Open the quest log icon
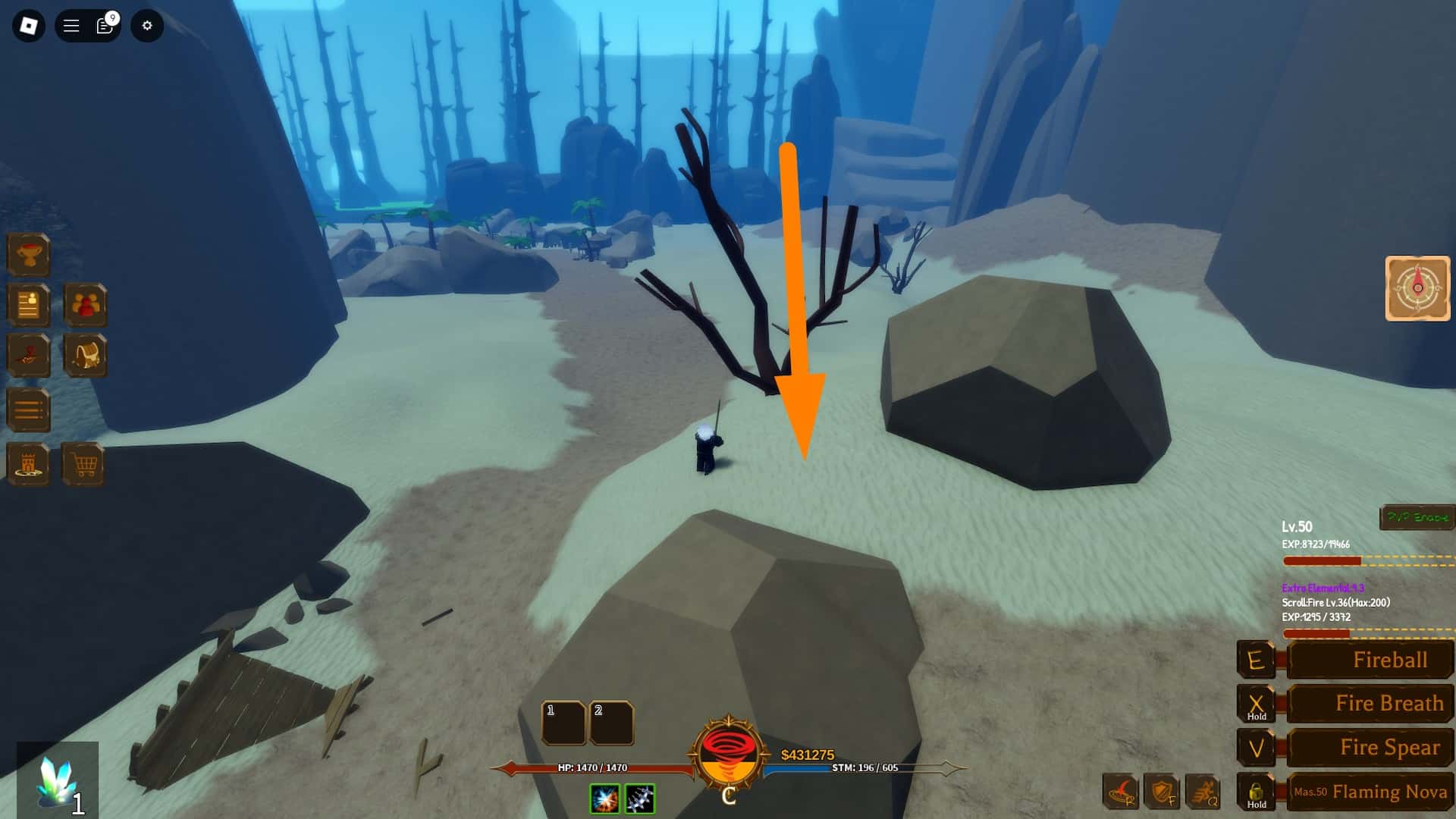Viewport: 1456px width, 819px height. tap(28, 306)
